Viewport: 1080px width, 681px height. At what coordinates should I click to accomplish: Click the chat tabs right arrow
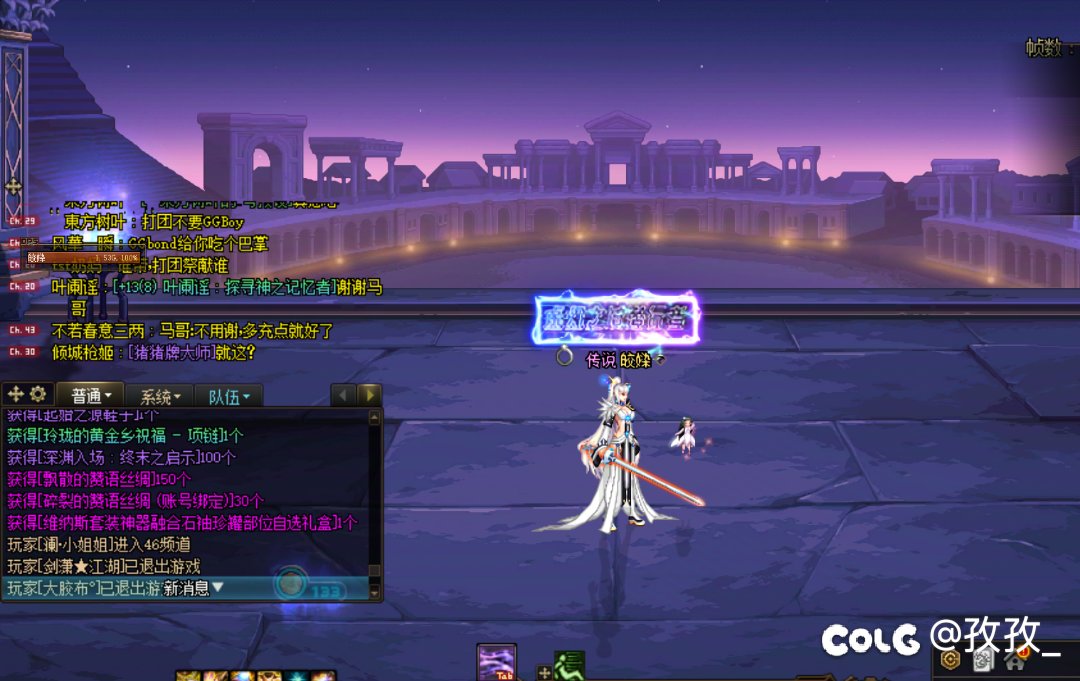click(369, 395)
